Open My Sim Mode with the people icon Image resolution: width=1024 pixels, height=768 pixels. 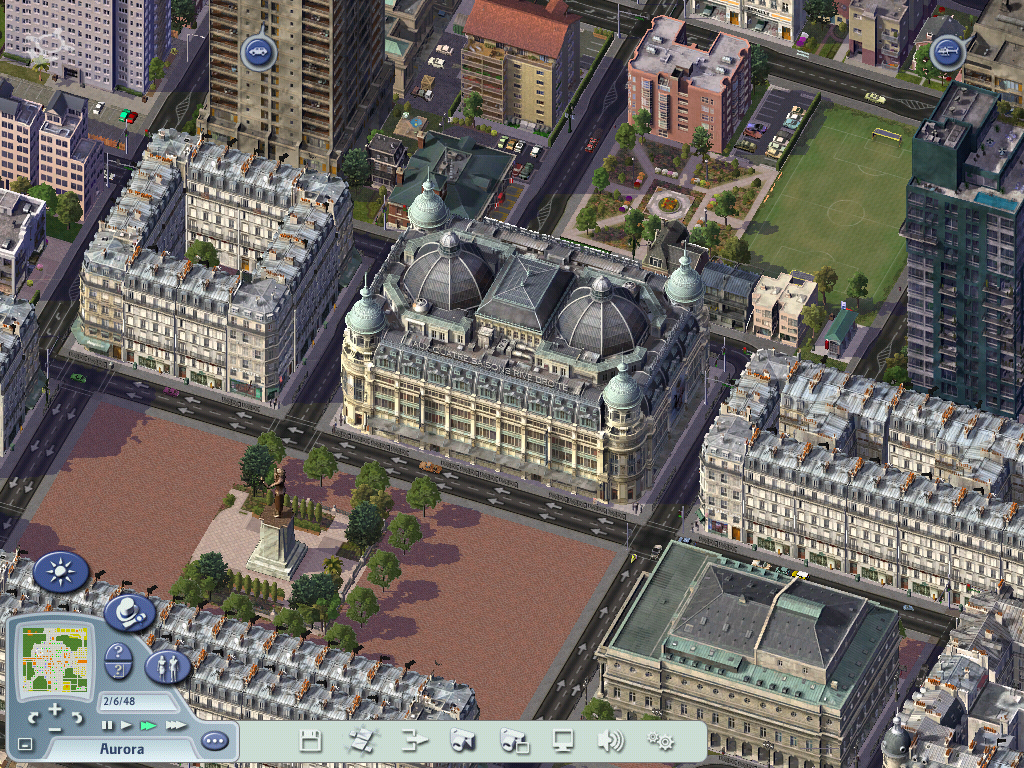[168, 666]
